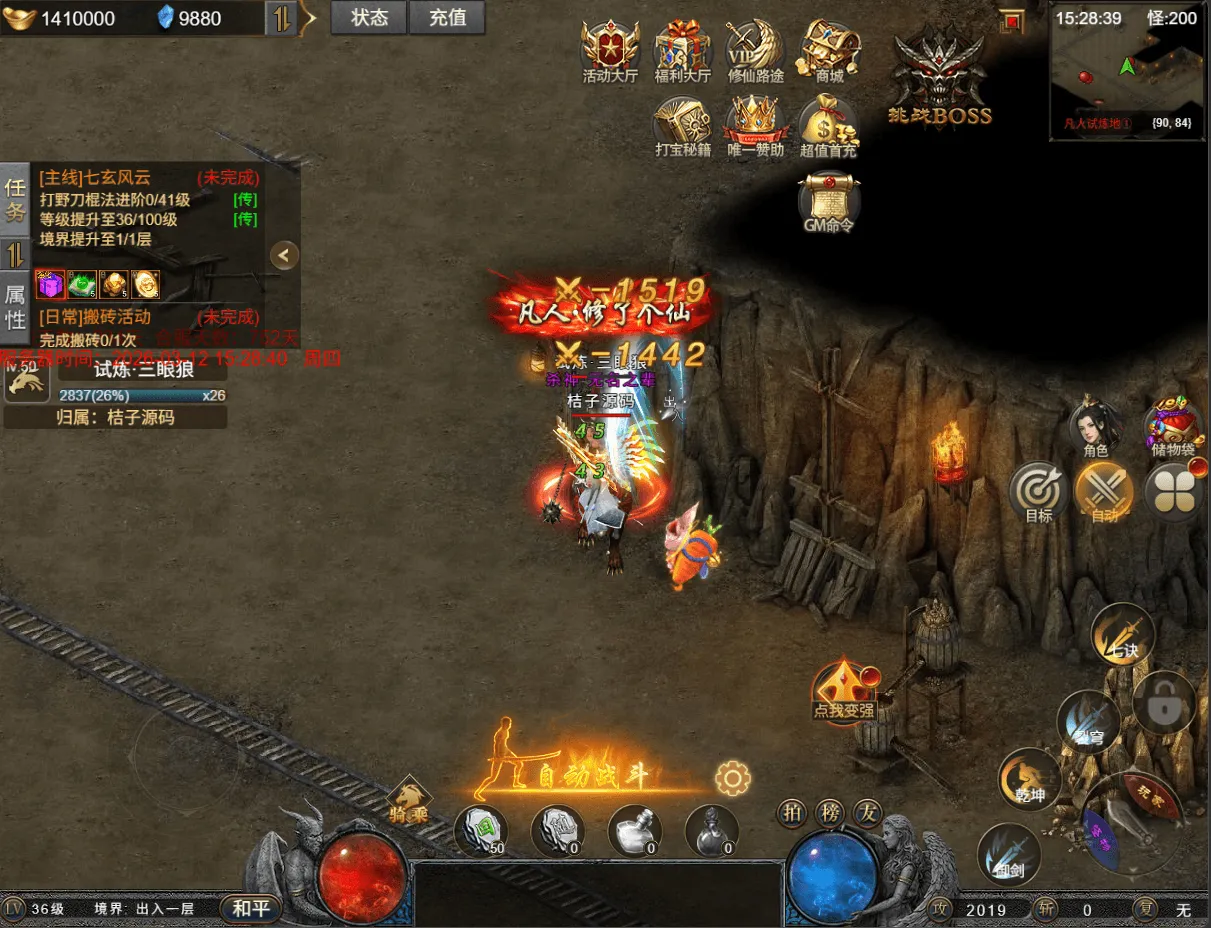Switch to the 属性 attributes tab
The image size is (1211, 928).
tap(15, 306)
